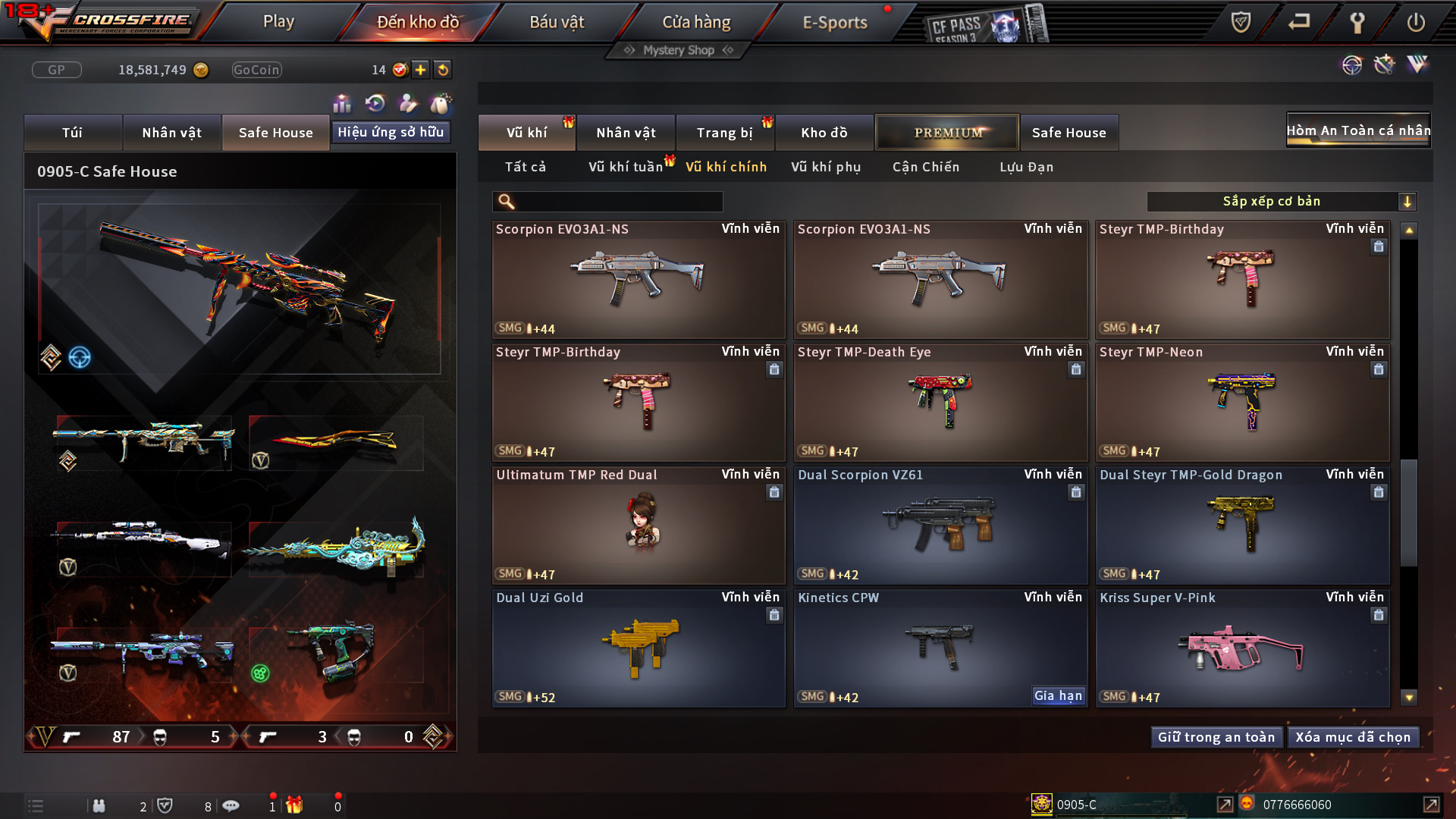The width and height of the screenshot is (1456, 819).
Task: Open the Báu vật menu
Action: pos(557,22)
